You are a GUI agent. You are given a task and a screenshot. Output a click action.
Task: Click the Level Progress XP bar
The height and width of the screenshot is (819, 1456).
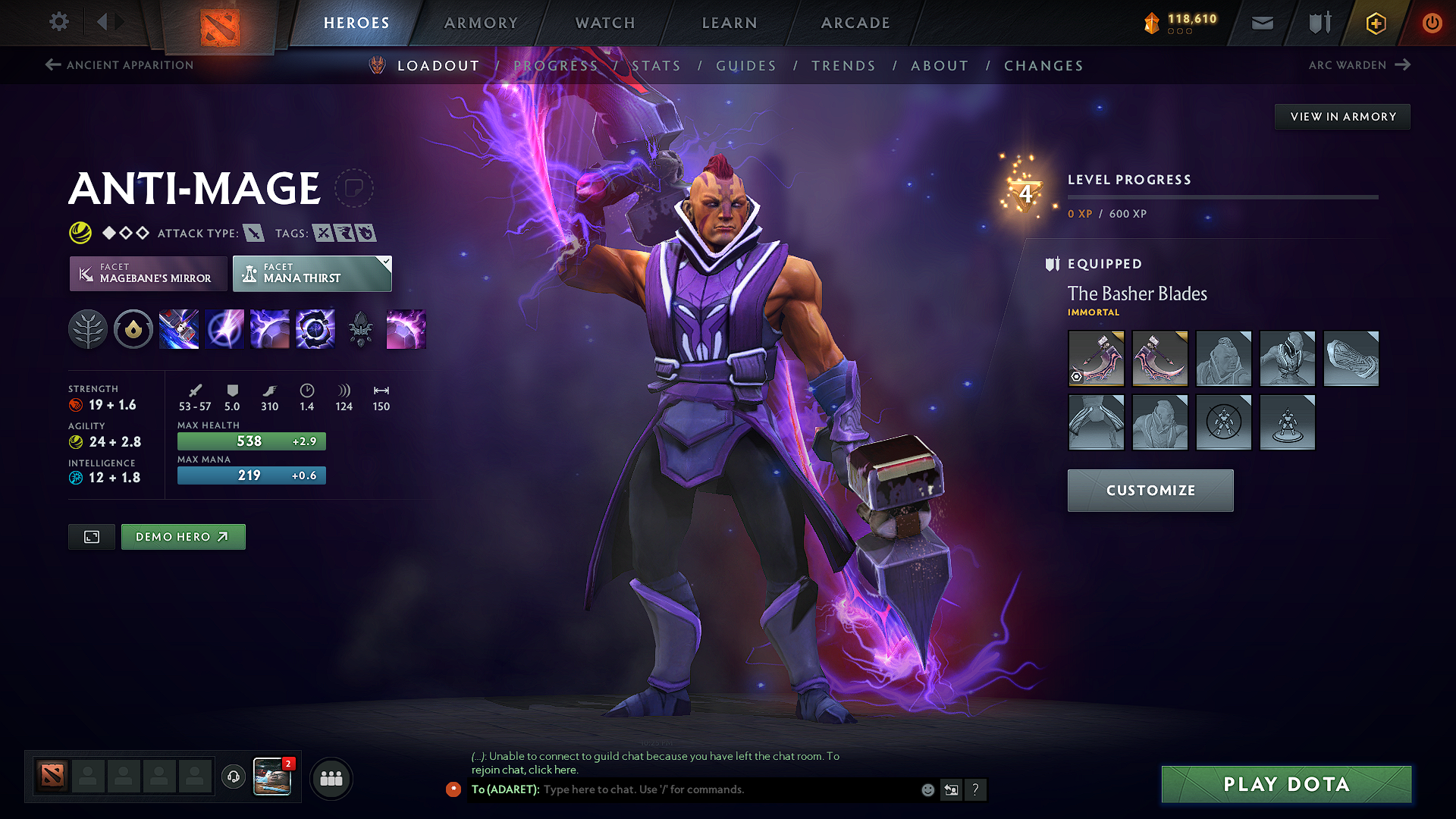[1222, 197]
